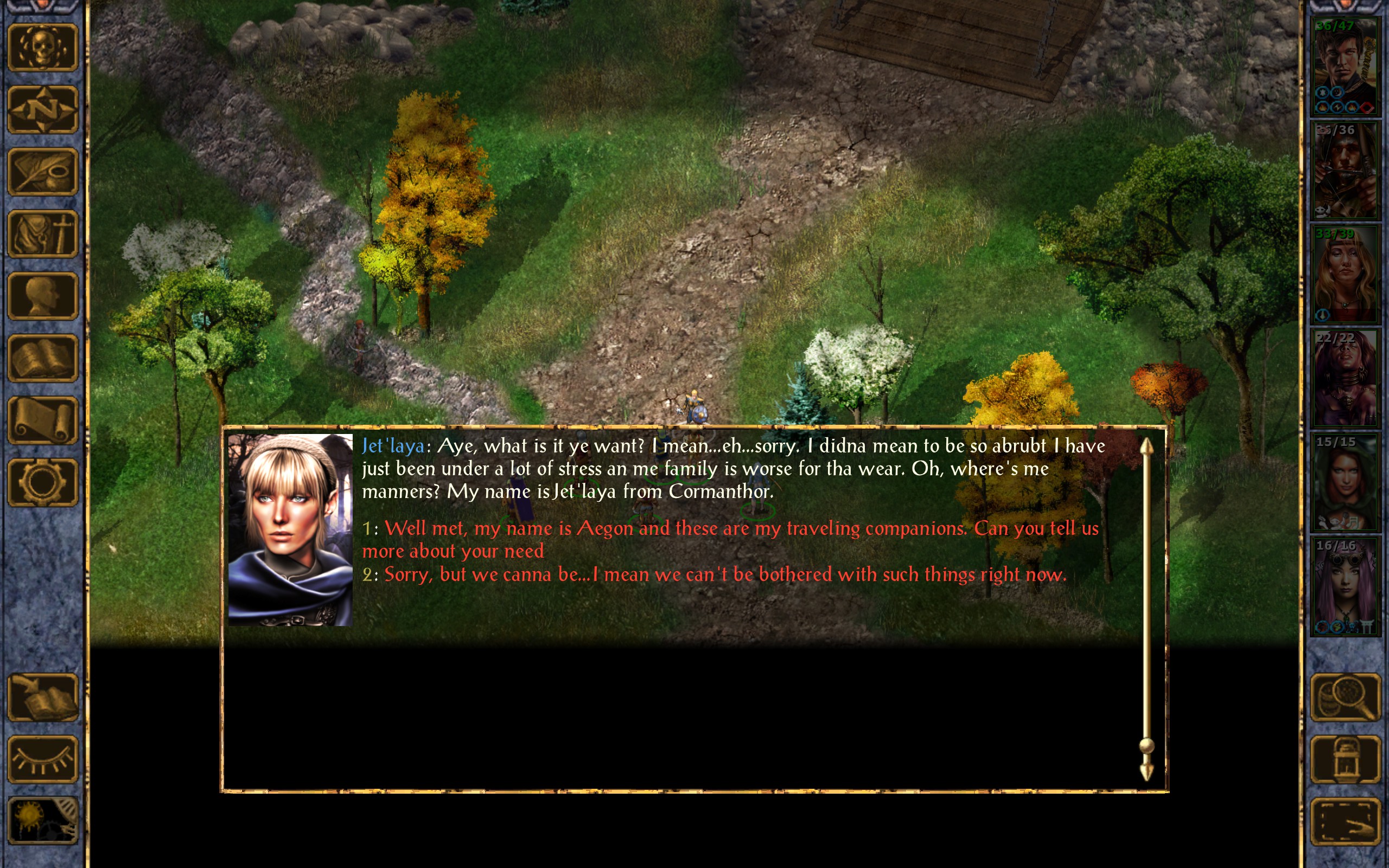Open the area map with the compass icon
1389x868 pixels.
(x=43, y=110)
